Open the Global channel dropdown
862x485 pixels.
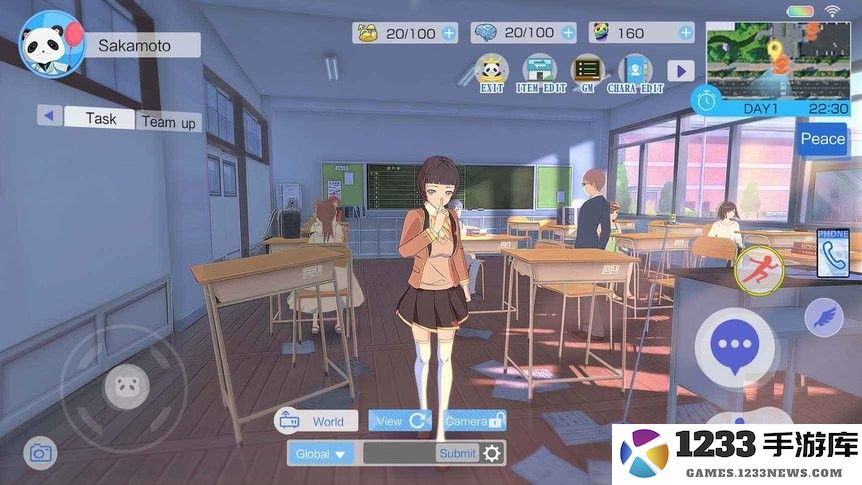click(322, 454)
